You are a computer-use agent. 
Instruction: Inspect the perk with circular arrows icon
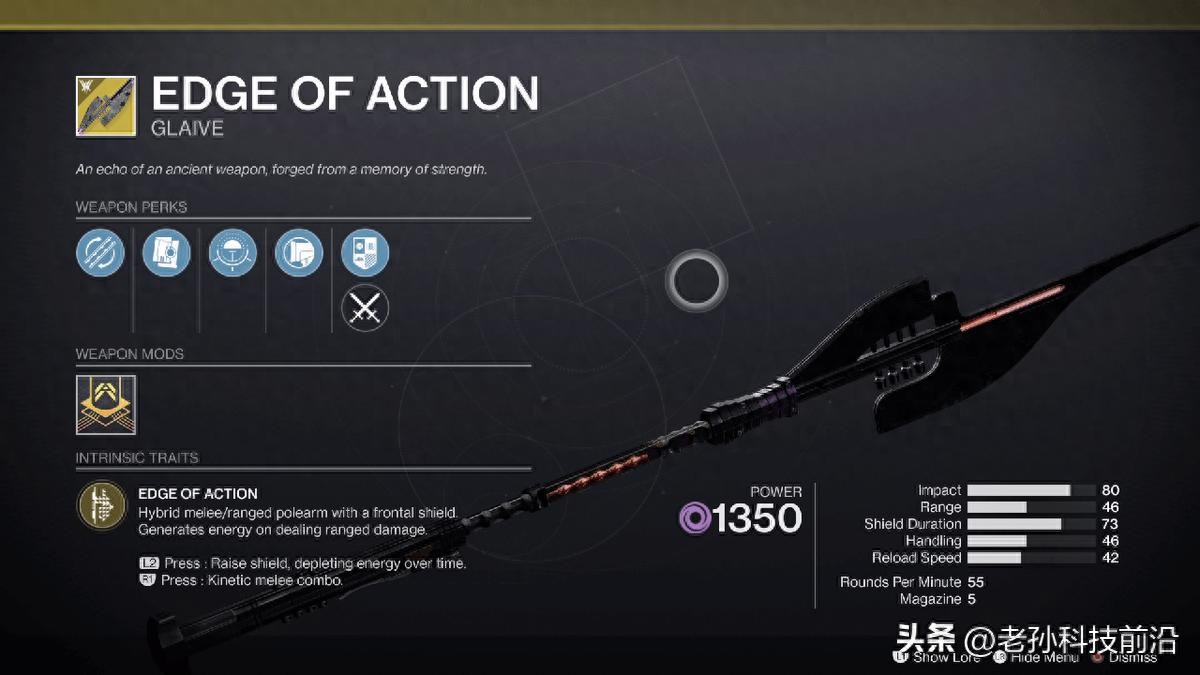[100, 252]
